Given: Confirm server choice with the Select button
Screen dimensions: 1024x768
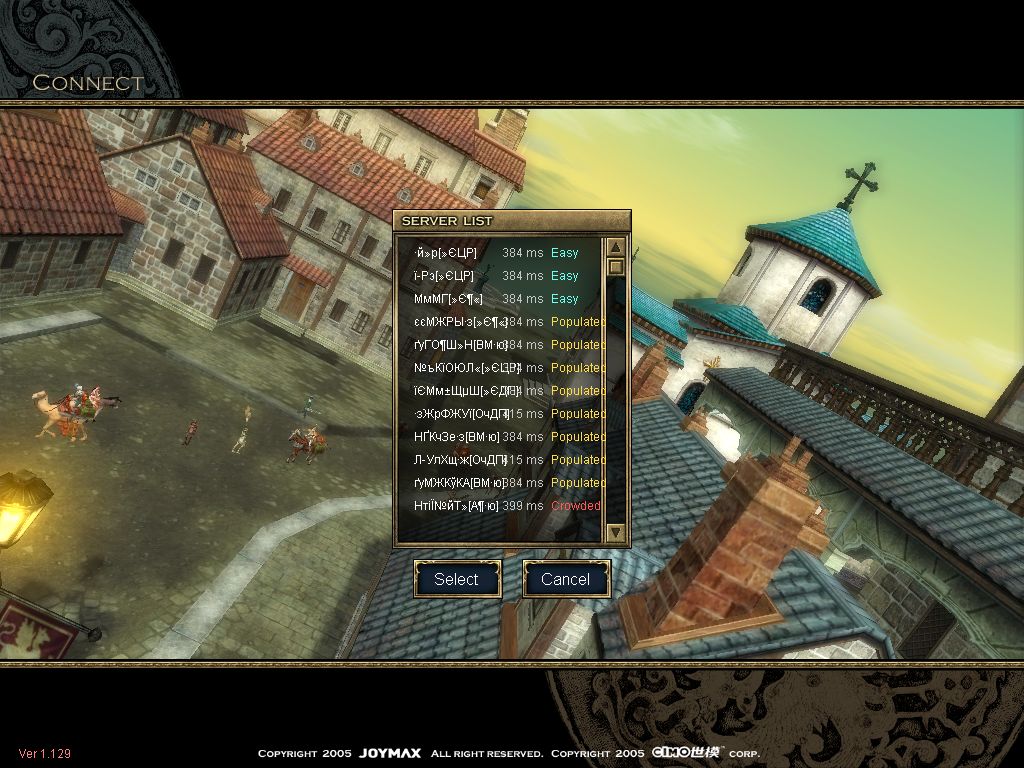Looking at the screenshot, I should [457, 579].
